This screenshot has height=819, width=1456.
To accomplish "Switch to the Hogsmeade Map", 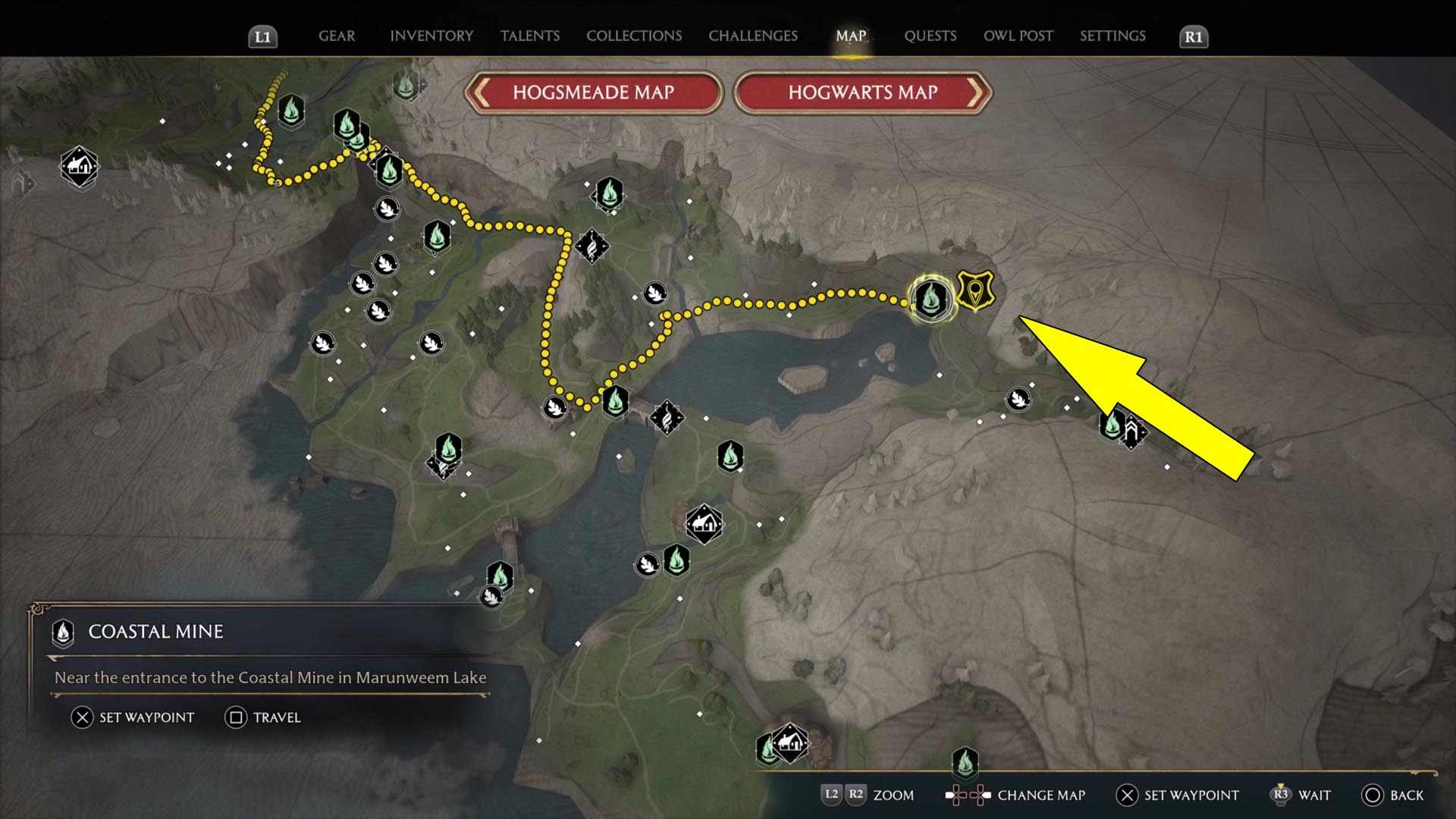I will pos(593,93).
